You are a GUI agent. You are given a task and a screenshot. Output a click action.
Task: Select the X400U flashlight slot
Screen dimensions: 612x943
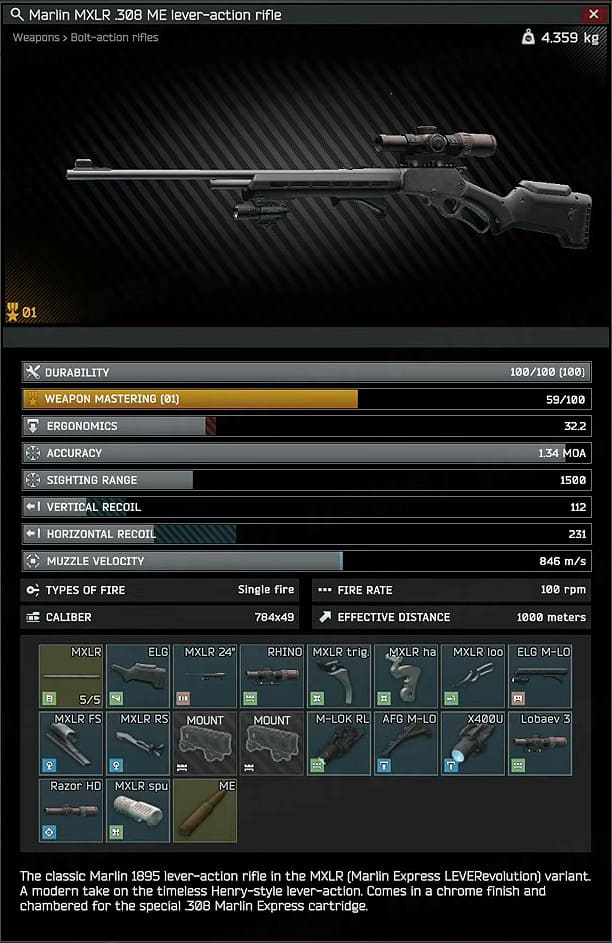click(x=473, y=743)
